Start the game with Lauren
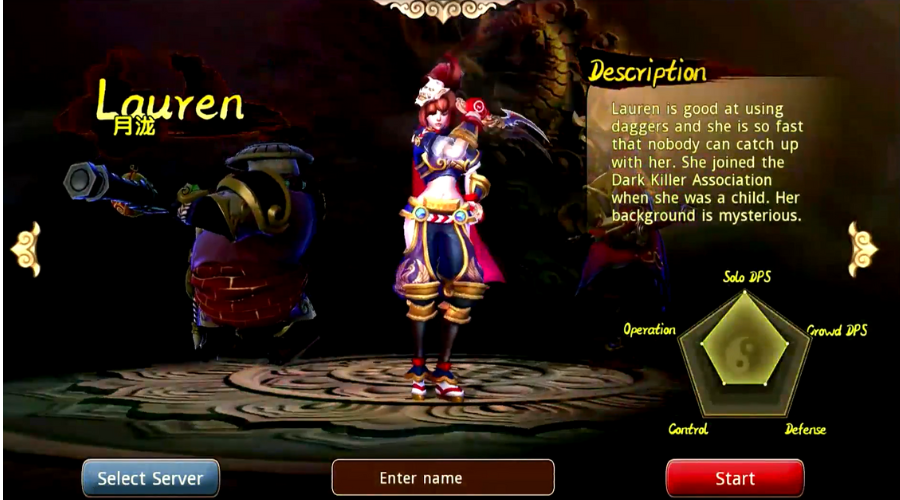The image size is (900, 500). pos(734,478)
